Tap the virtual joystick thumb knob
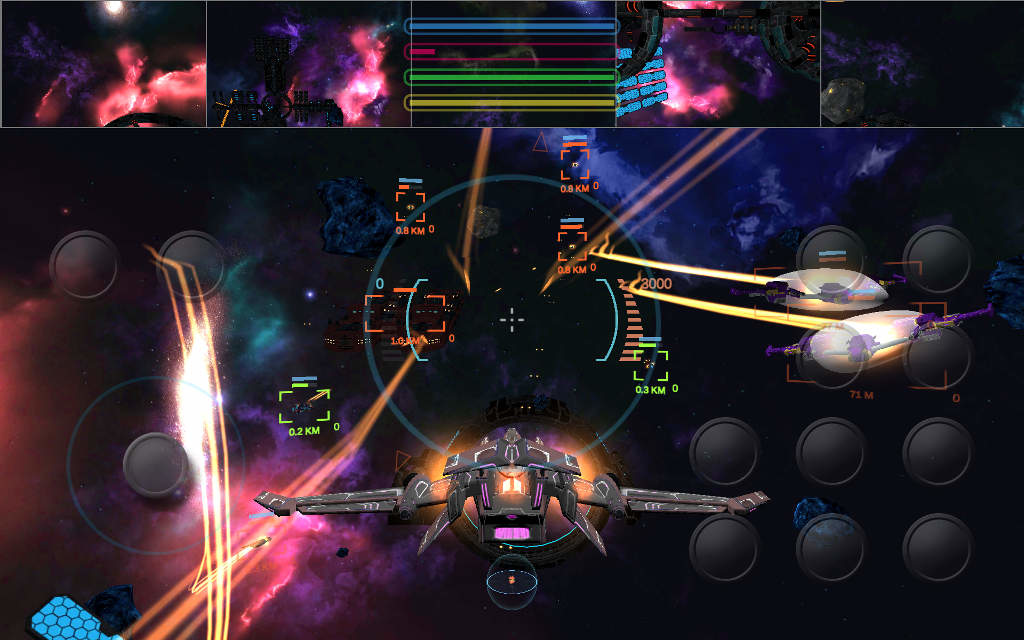The height and width of the screenshot is (640, 1024). click(x=157, y=465)
